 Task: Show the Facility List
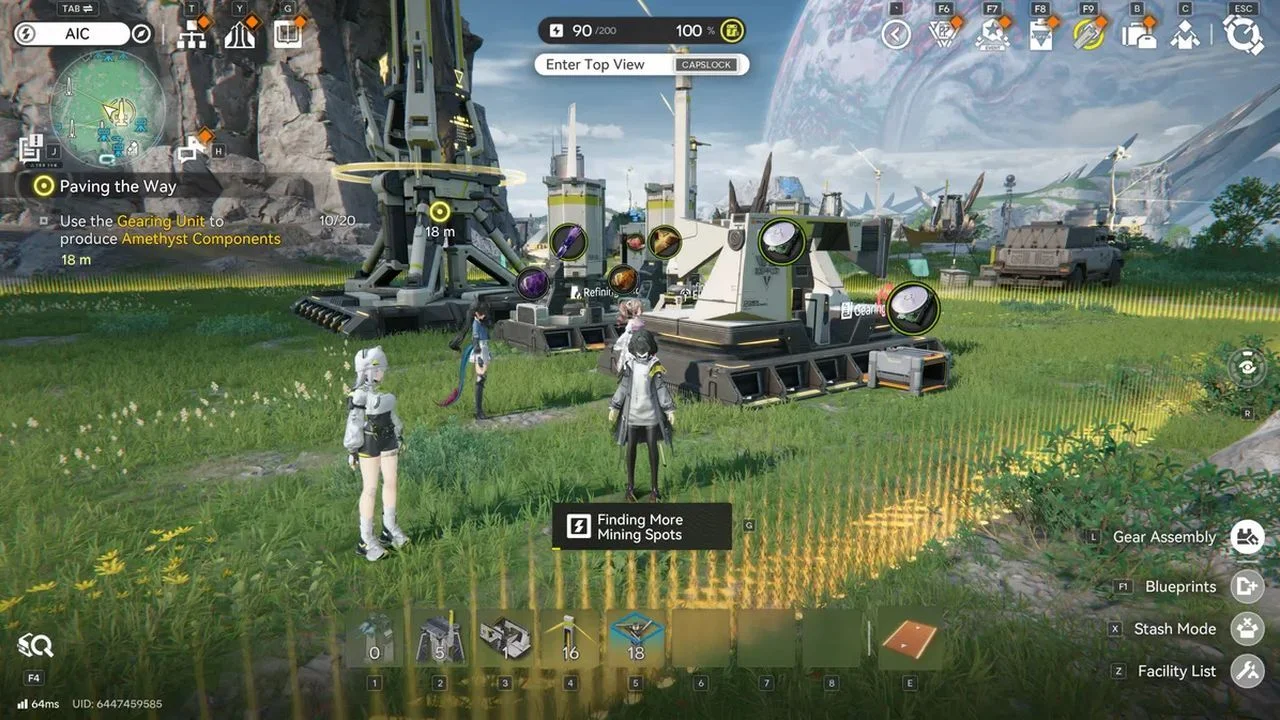coord(1246,671)
